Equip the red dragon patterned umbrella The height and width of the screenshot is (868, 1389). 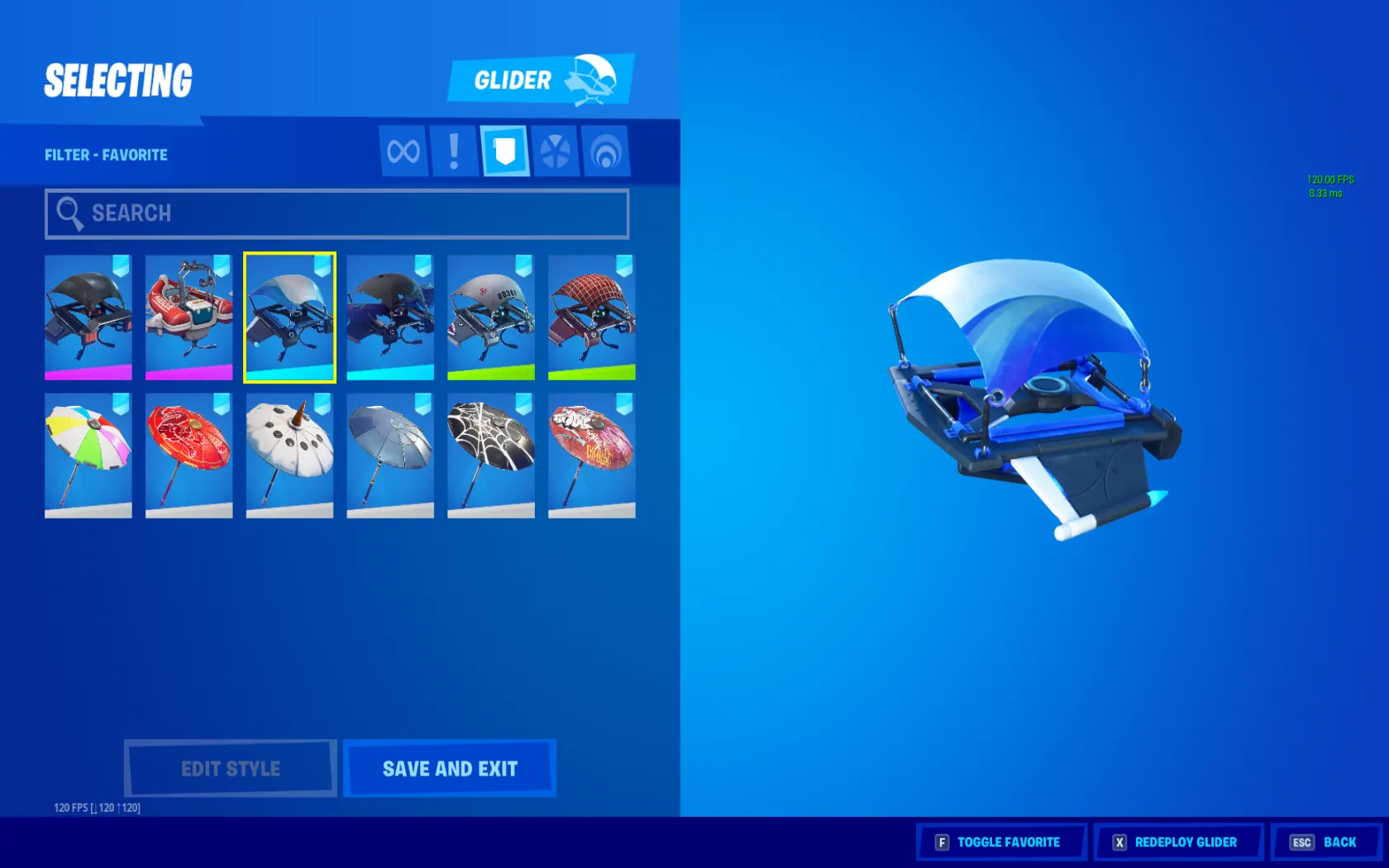point(189,455)
